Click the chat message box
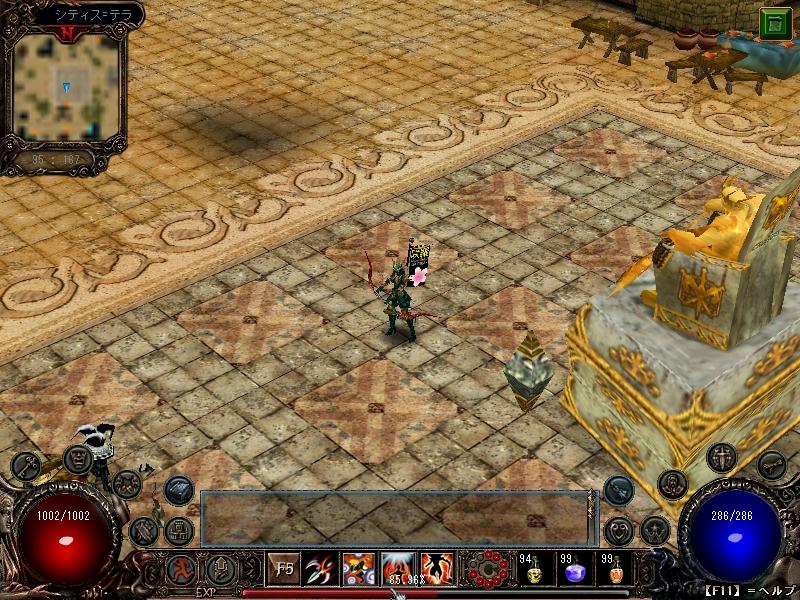 [x=393, y=517]
